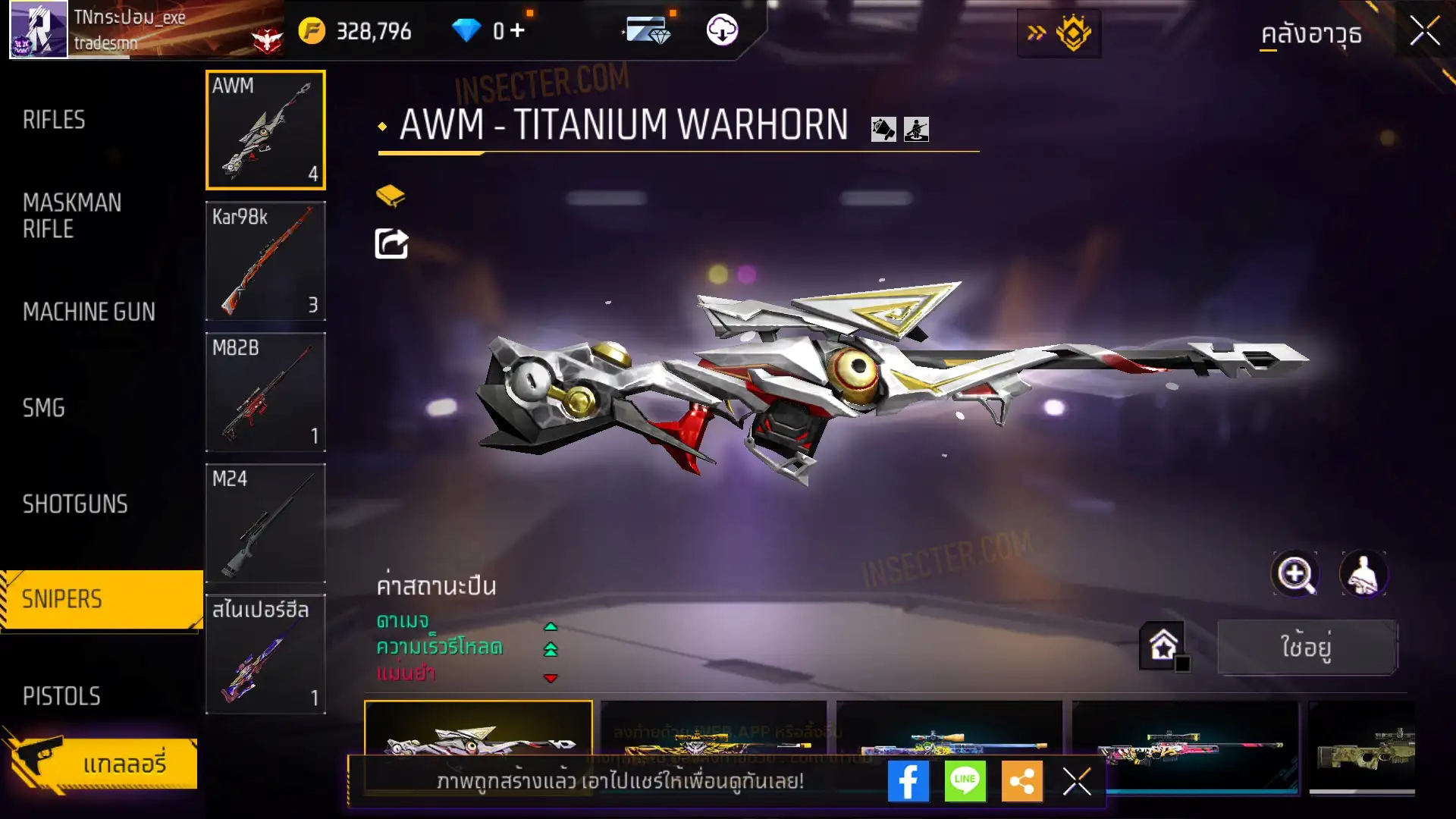The width and height of the screenshot is (1456, 819).
Task: Switch to the RIFLES category
Action: tap(54, 120)
